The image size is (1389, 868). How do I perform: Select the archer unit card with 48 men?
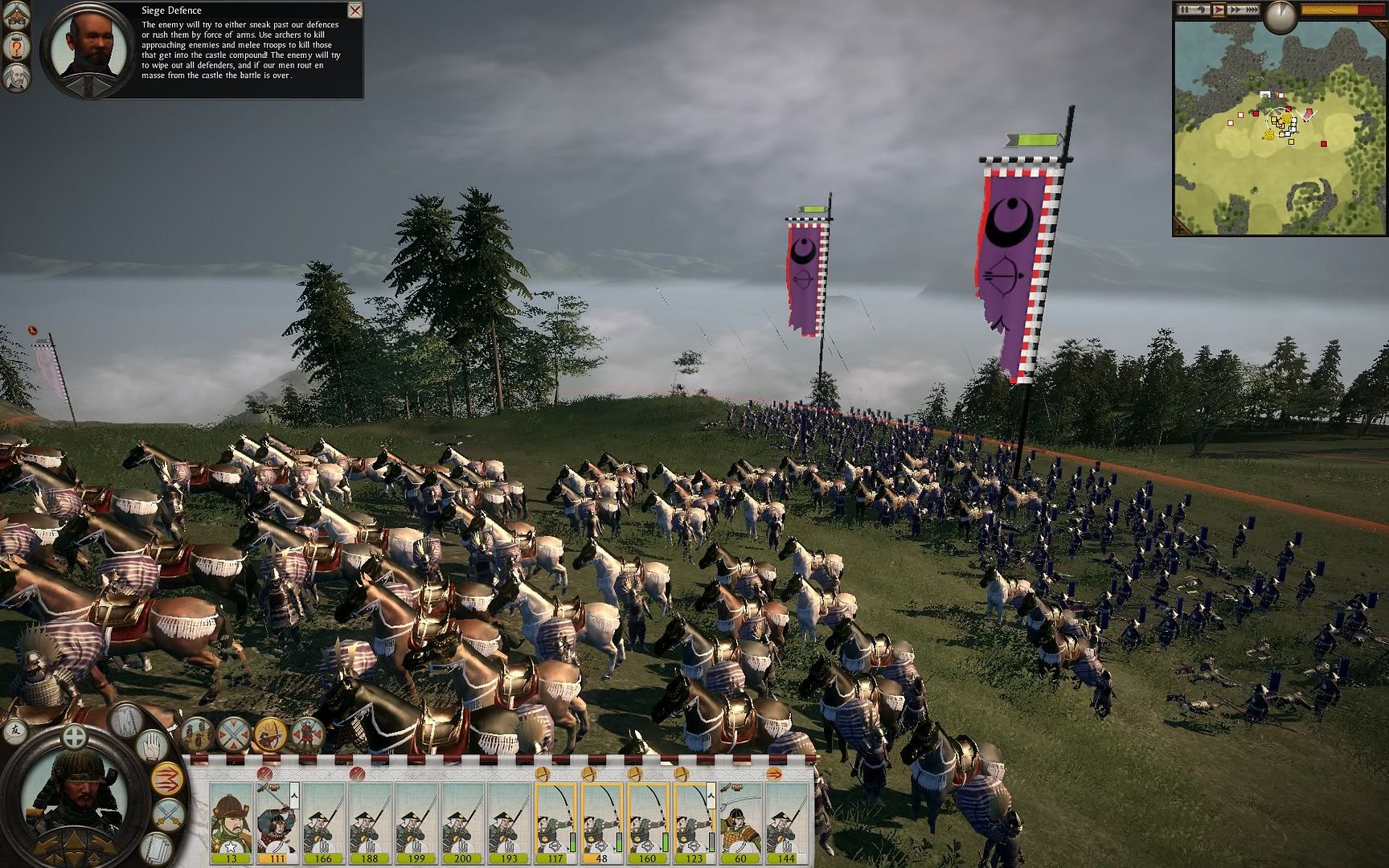601,820
